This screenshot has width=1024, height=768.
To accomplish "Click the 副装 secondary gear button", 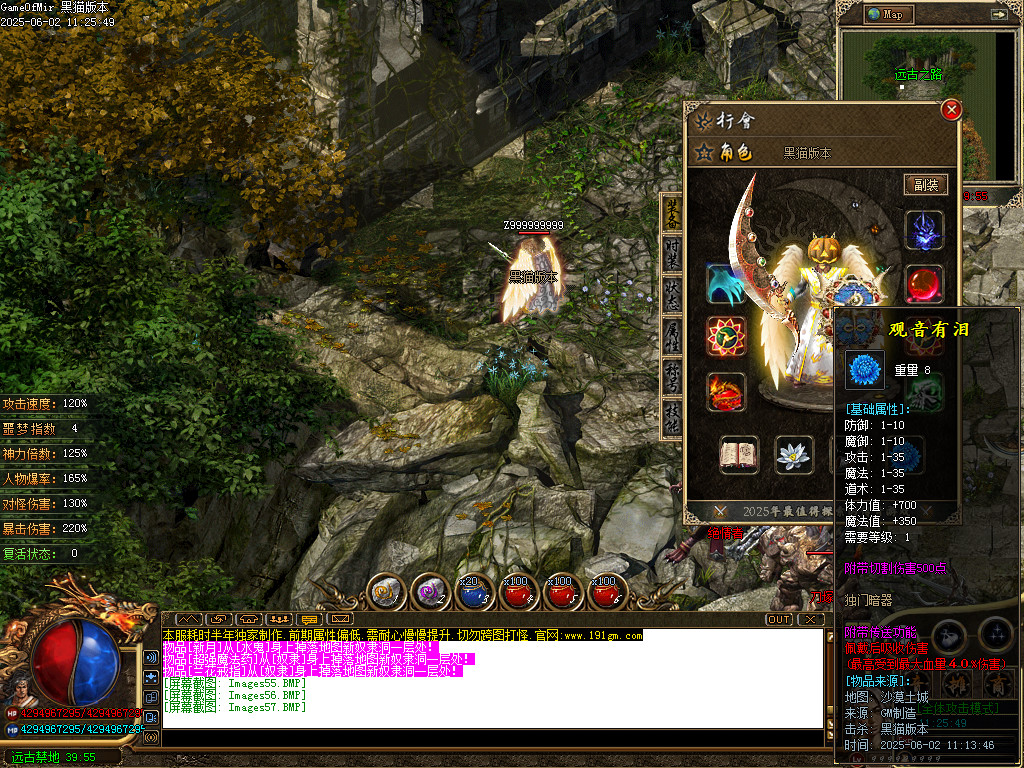I will pyautogui.click(x=925, y=184).
